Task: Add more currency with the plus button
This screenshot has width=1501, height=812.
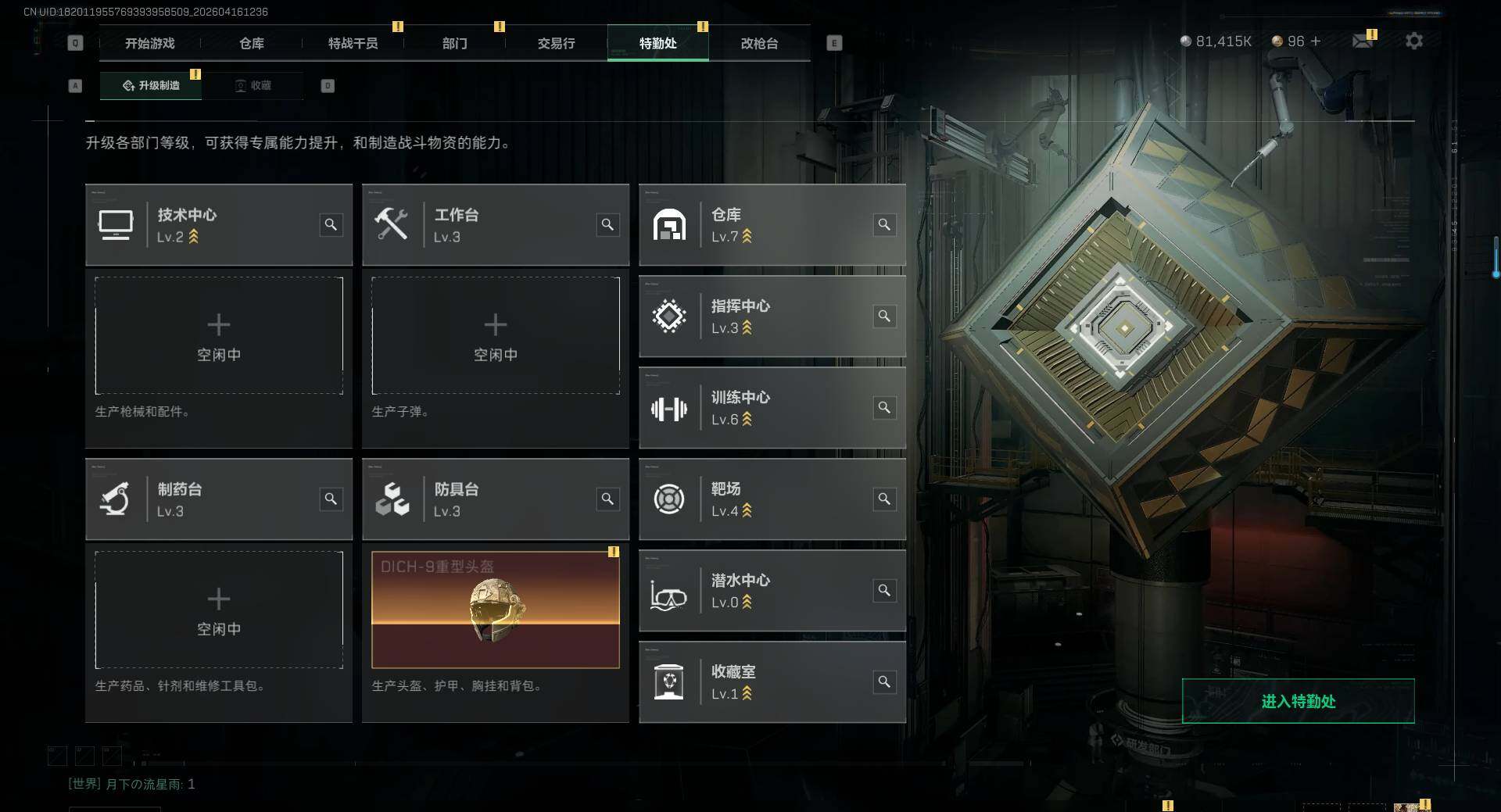Action: (x=1316, y=41)
